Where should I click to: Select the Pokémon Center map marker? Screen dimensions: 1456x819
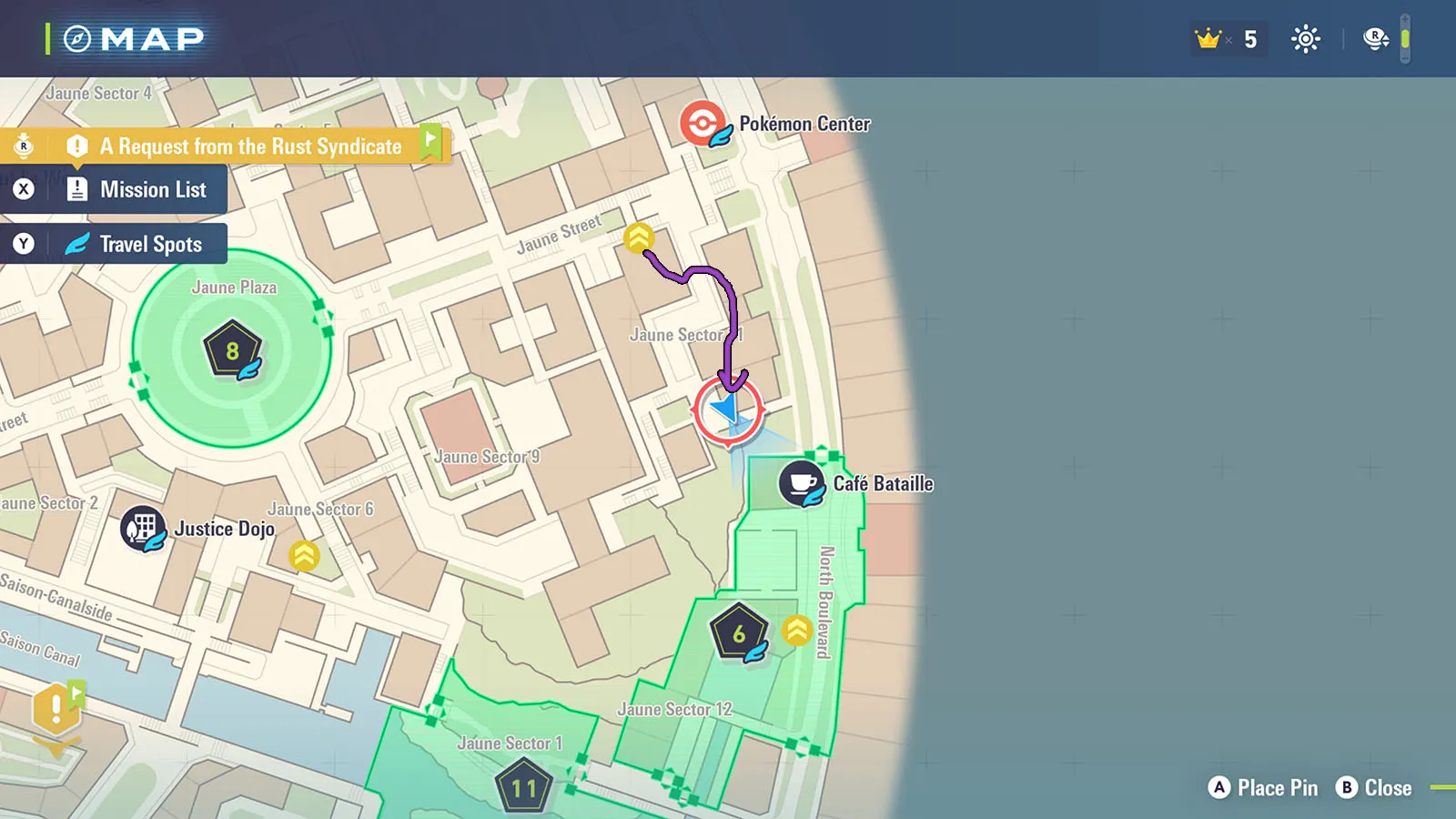point(703,124)
